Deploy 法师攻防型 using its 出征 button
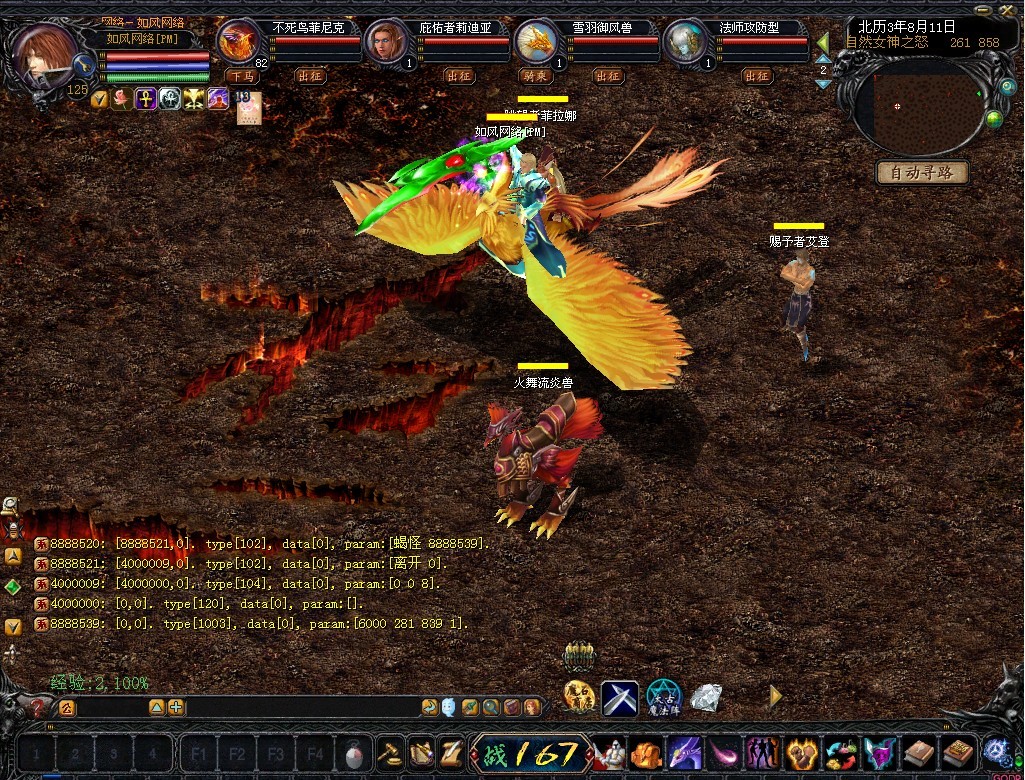1025x780 pixels. tap(757, 76)
